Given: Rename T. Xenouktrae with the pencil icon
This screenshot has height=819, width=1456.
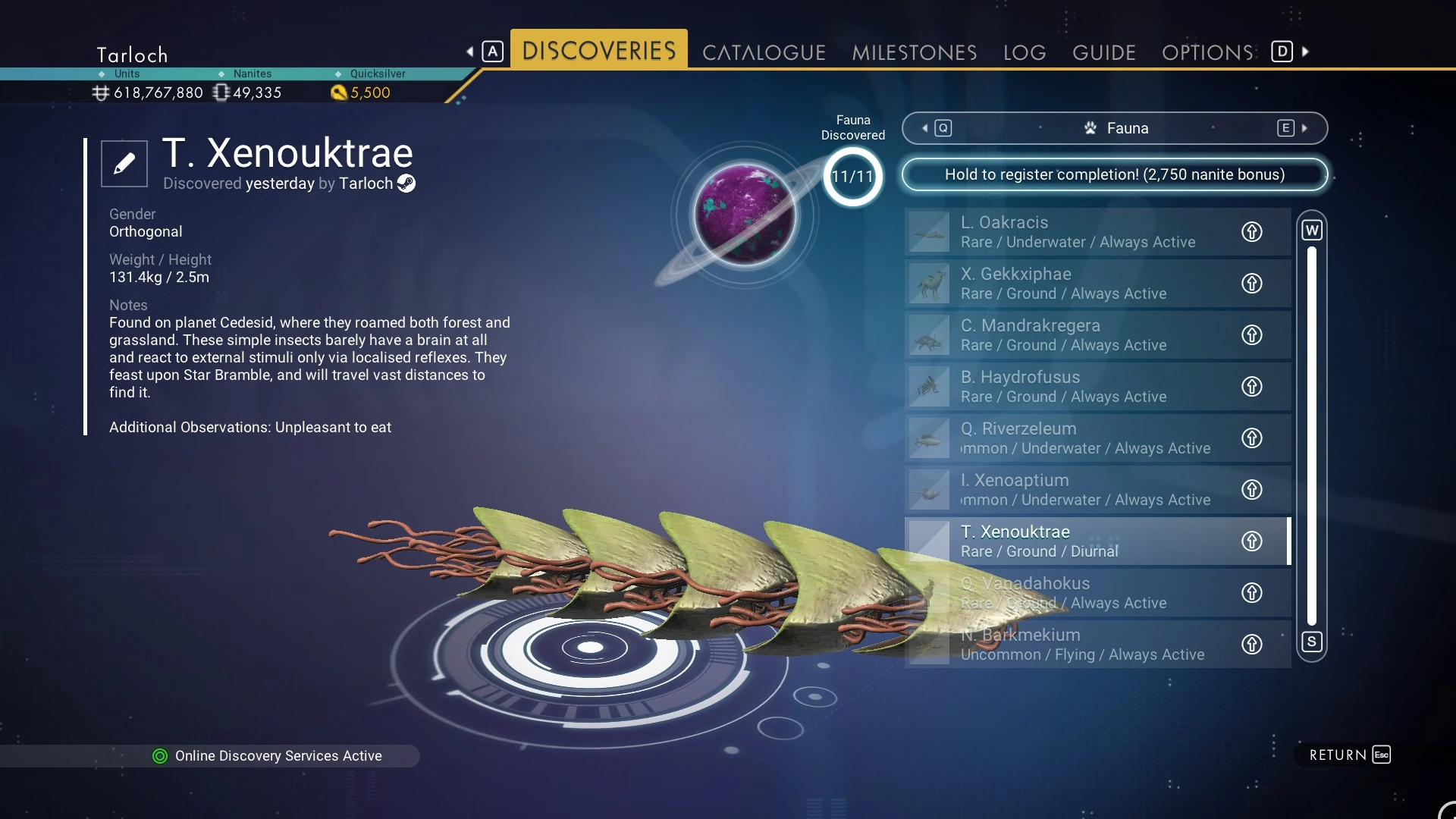Looking at the screenshot, I should pos(124,163).
